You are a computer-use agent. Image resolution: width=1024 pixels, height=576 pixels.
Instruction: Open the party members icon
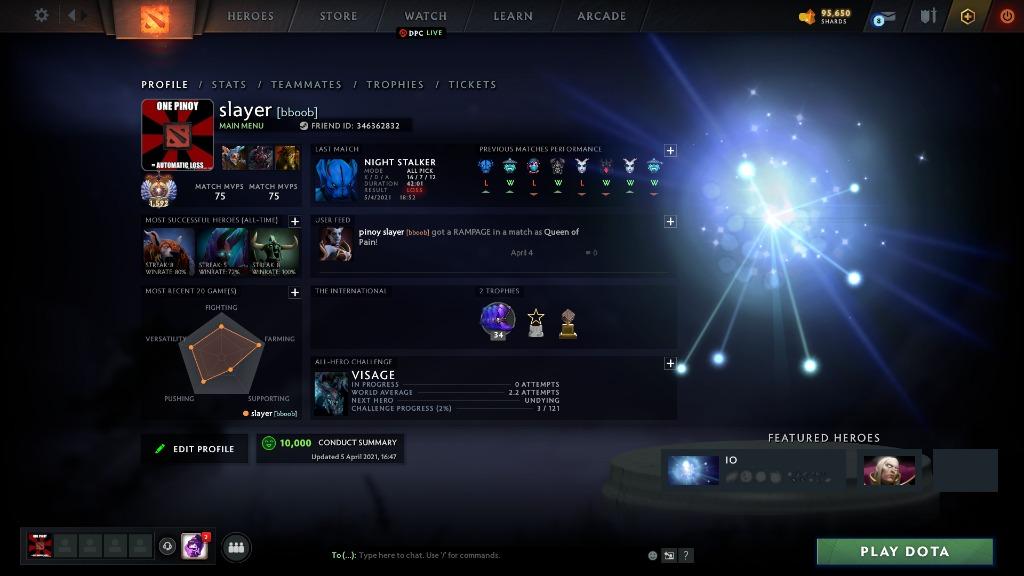pos(236,547)
